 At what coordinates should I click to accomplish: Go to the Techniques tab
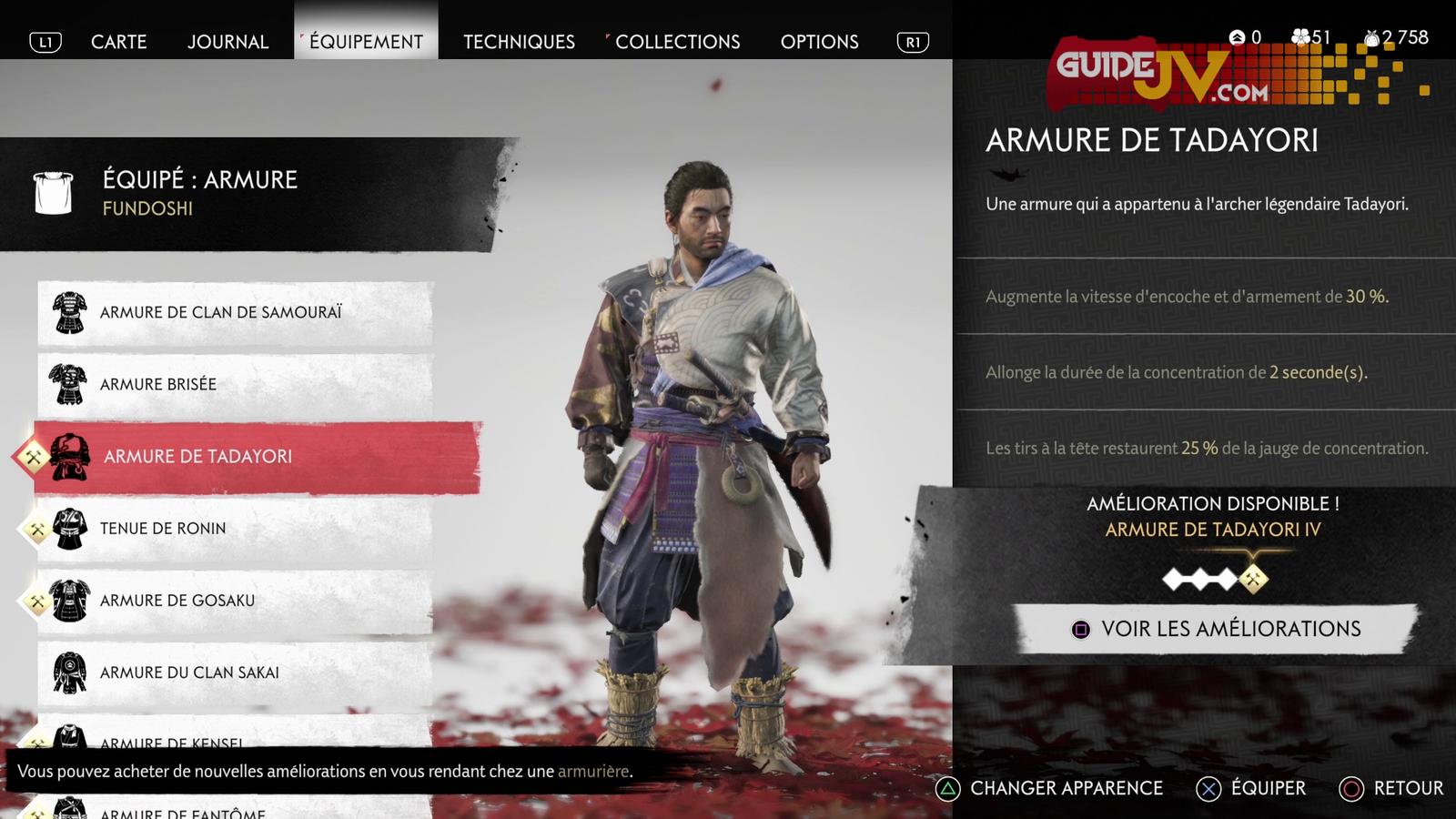pos(519,42)
